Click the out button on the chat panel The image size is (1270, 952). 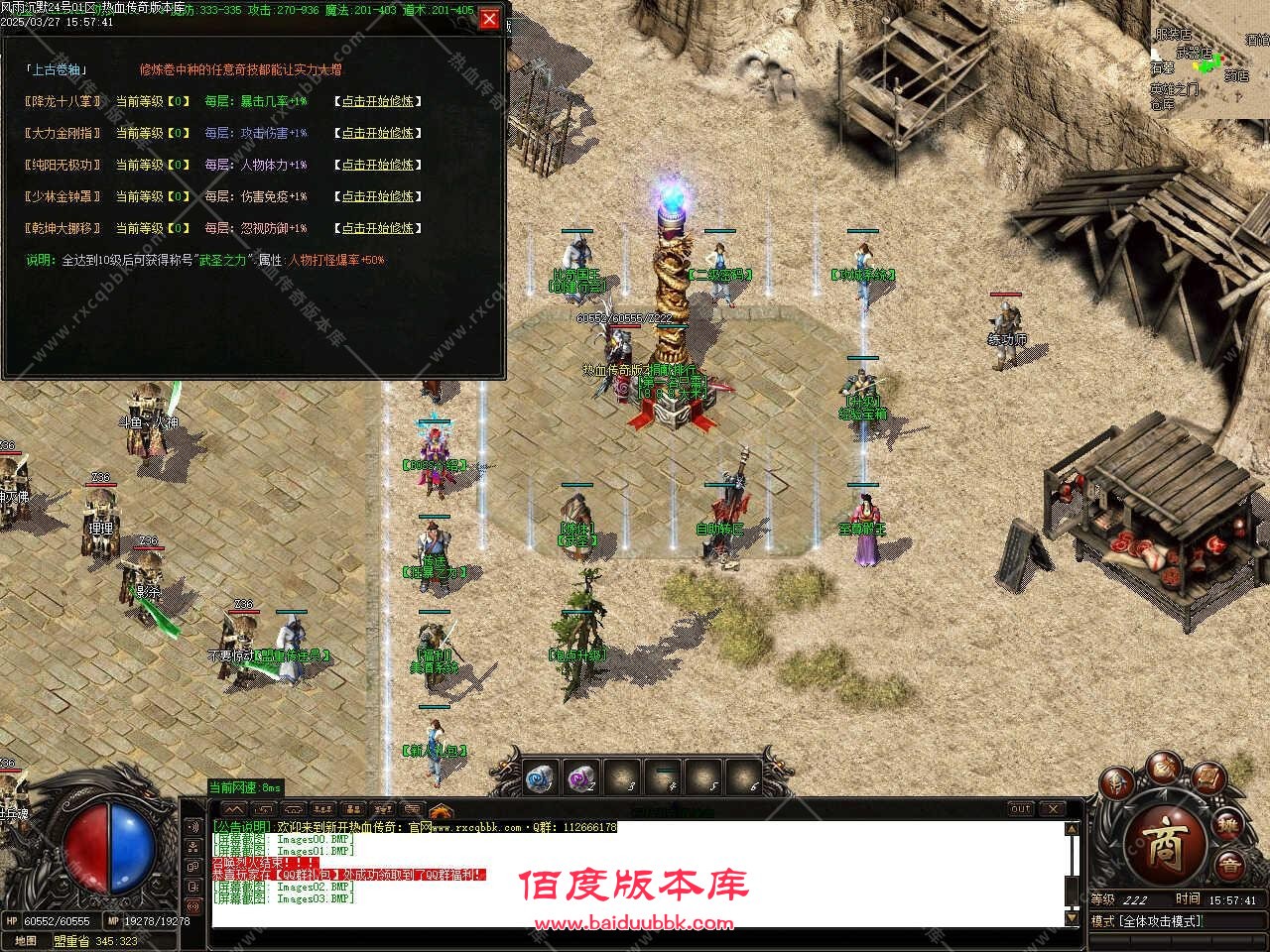tap(1019, 808)
